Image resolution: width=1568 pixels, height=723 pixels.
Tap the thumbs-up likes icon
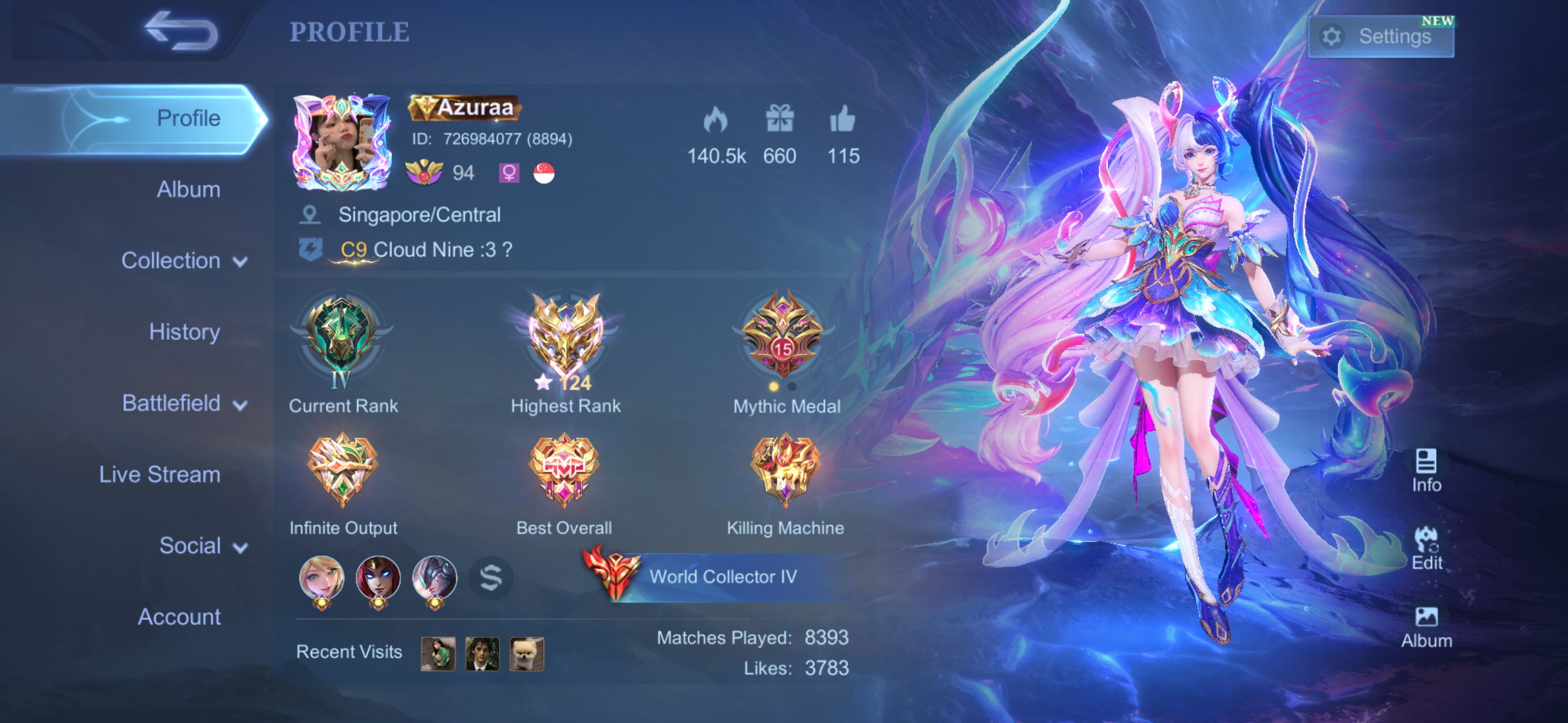click(842, 120)
